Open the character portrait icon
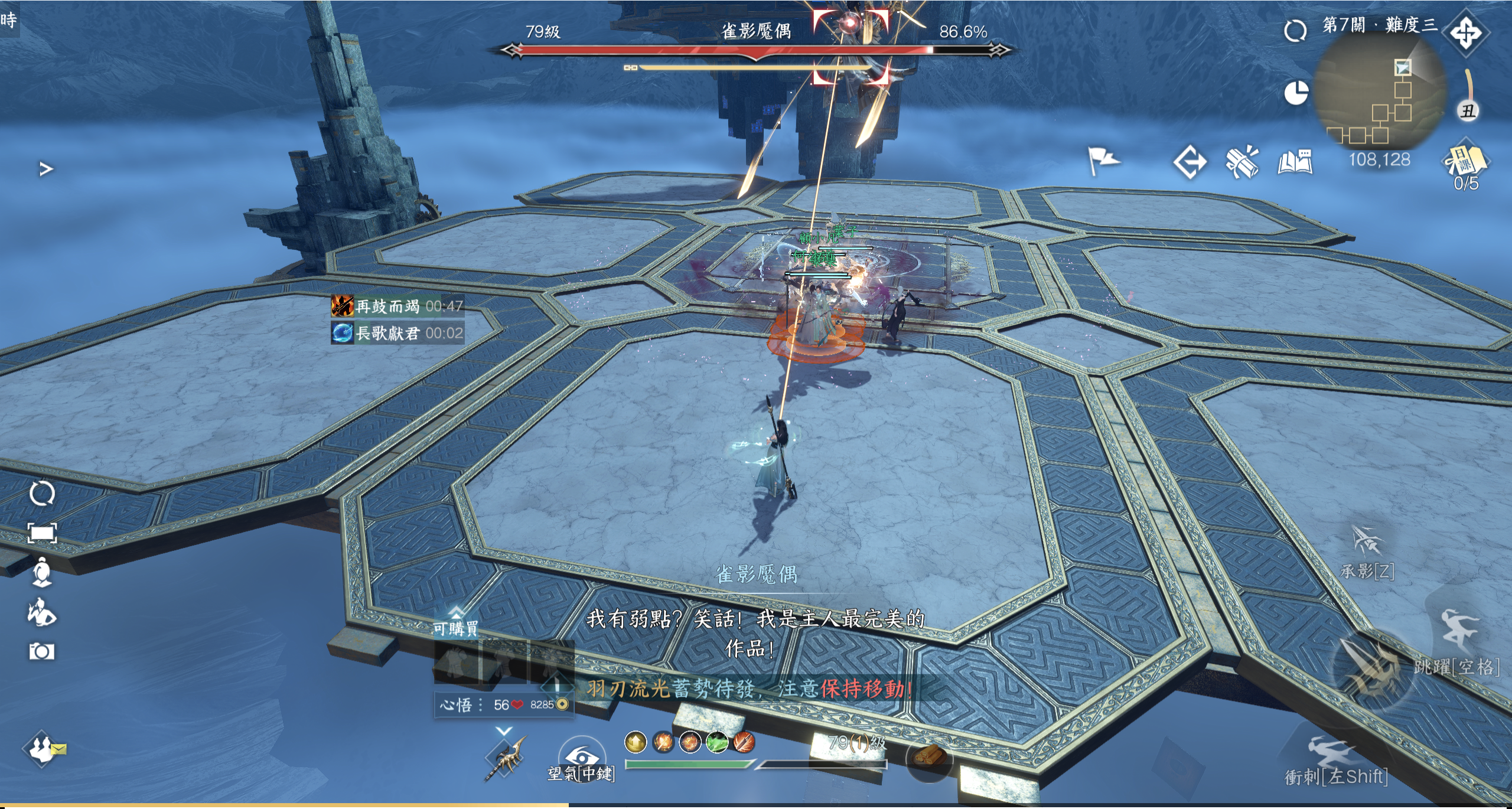Image resolution: width=1512 pixels, height=809 pixels. (x=42, y=572)
